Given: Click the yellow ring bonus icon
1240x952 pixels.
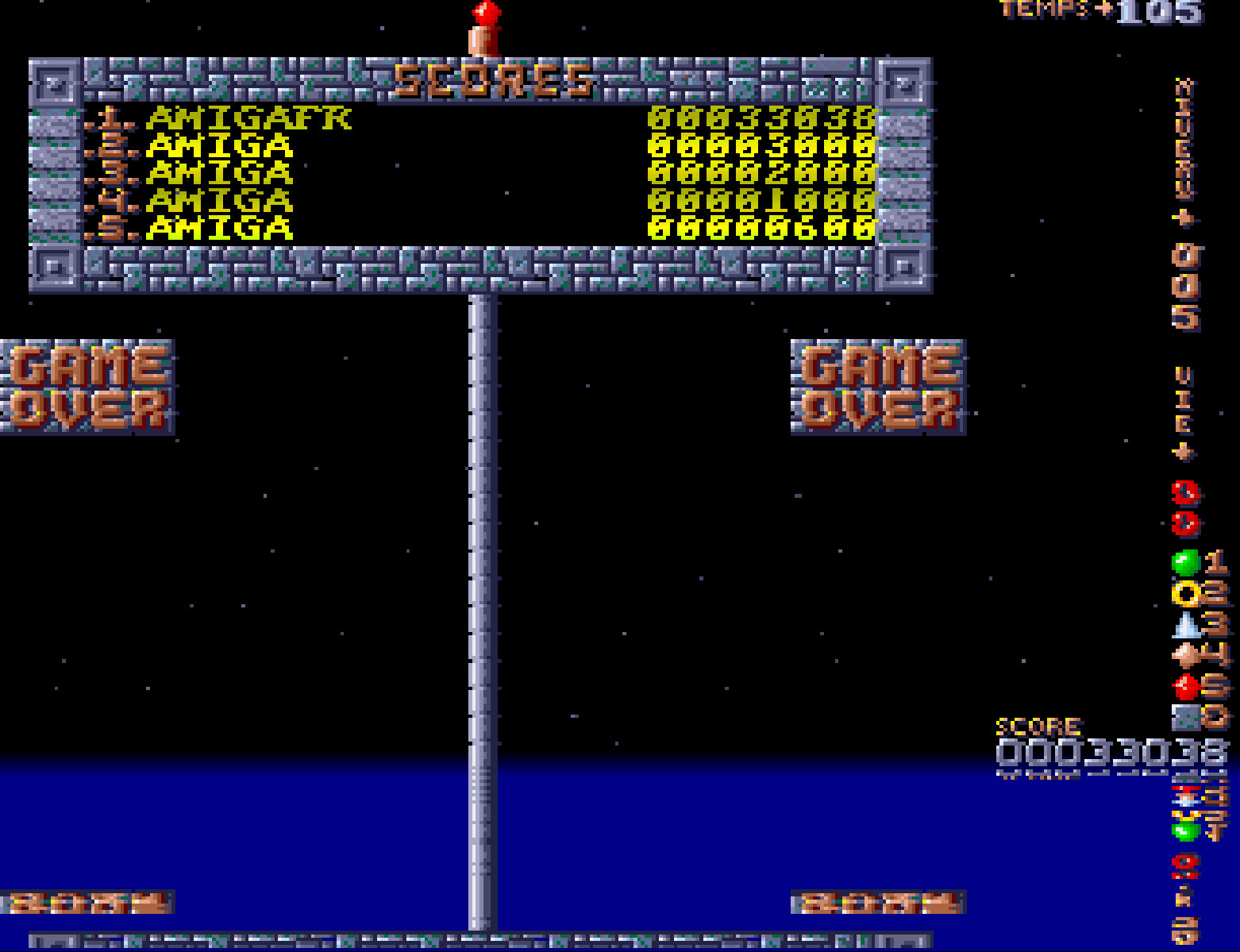Looking at the screenshot, I should click(1185, 593).
